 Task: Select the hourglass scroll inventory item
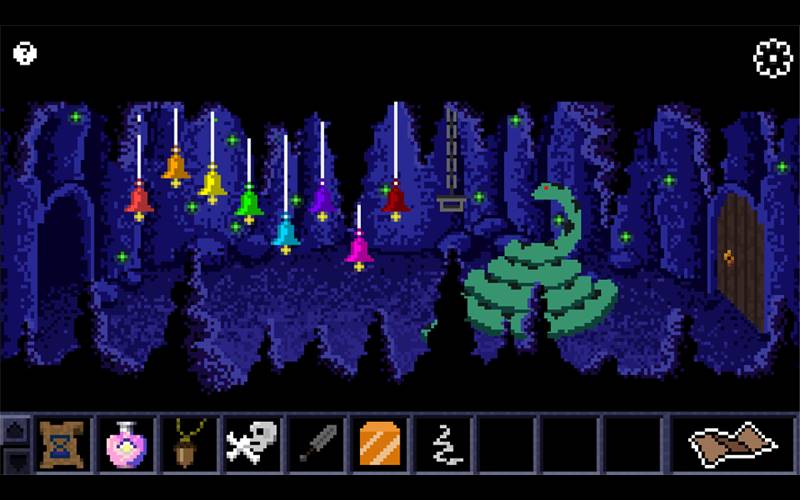pyautogui.click(x=58, y=443)
